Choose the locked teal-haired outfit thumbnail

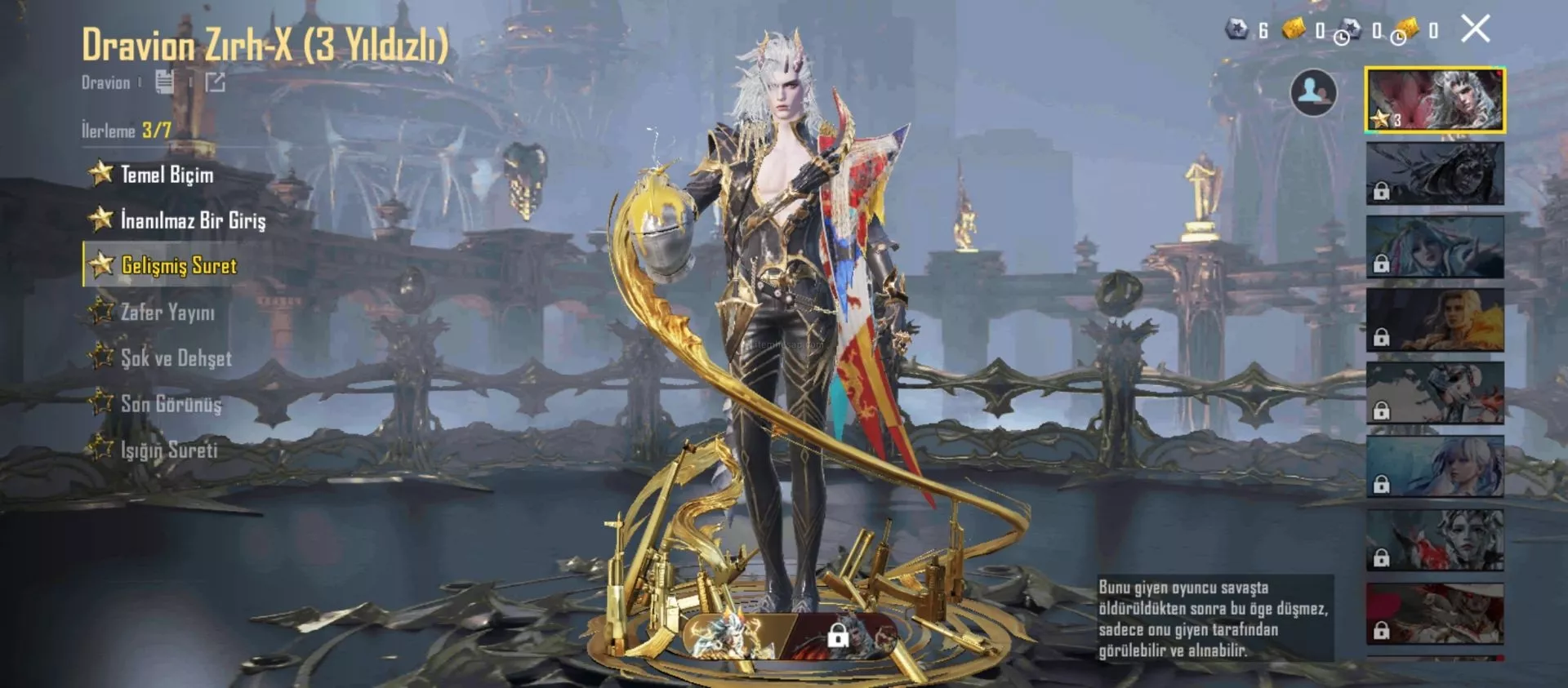[1435, 246]
